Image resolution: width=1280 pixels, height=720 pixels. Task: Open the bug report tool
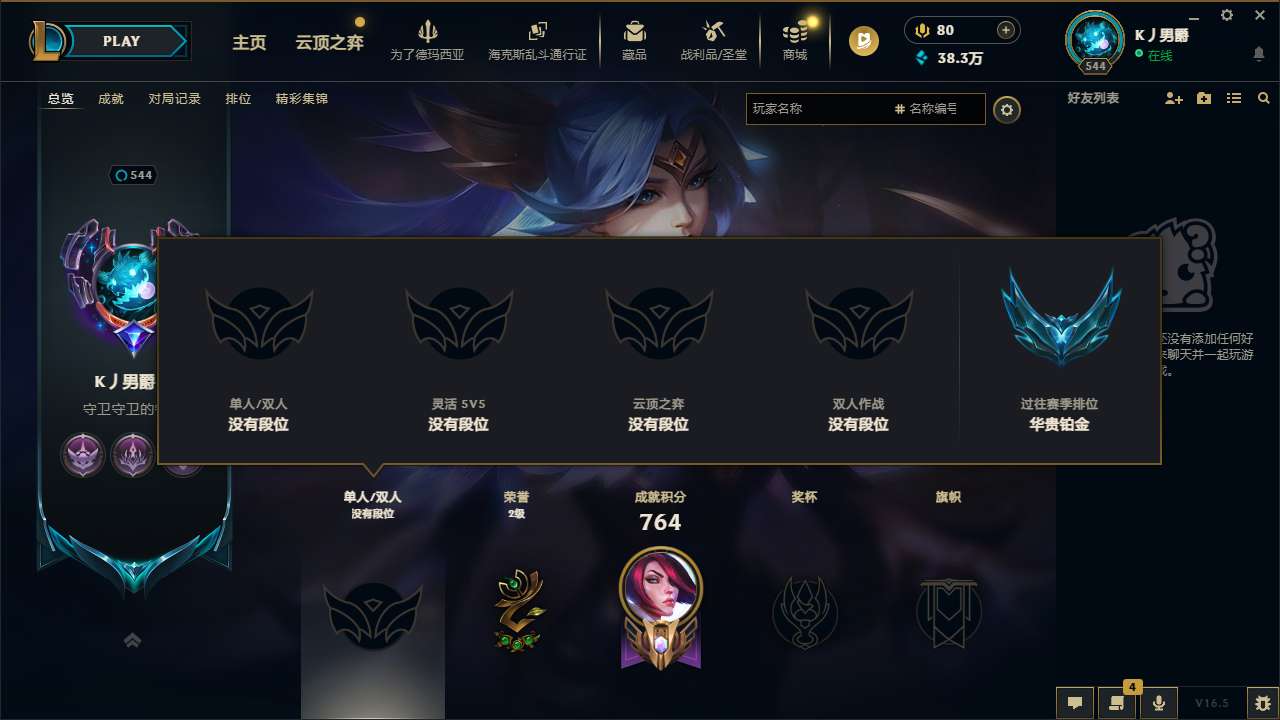click(1259, 702)
